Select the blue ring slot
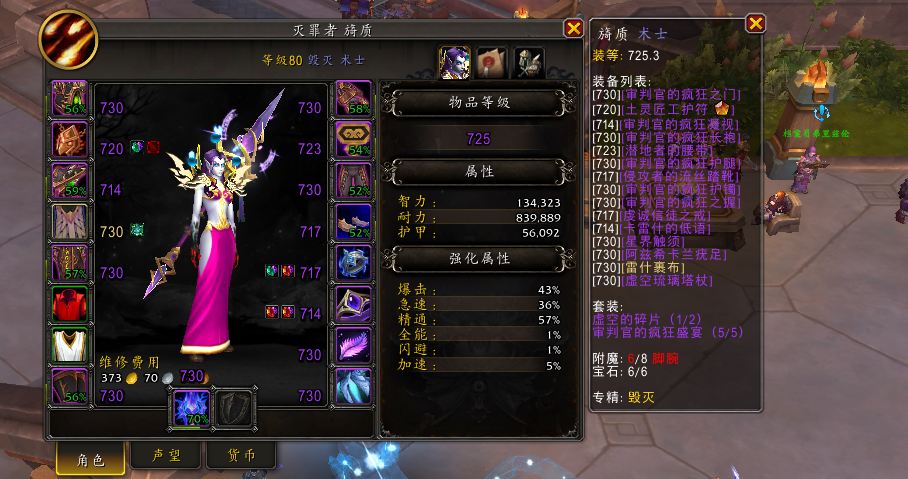908x479 pixels. click(x=353, y=263)
